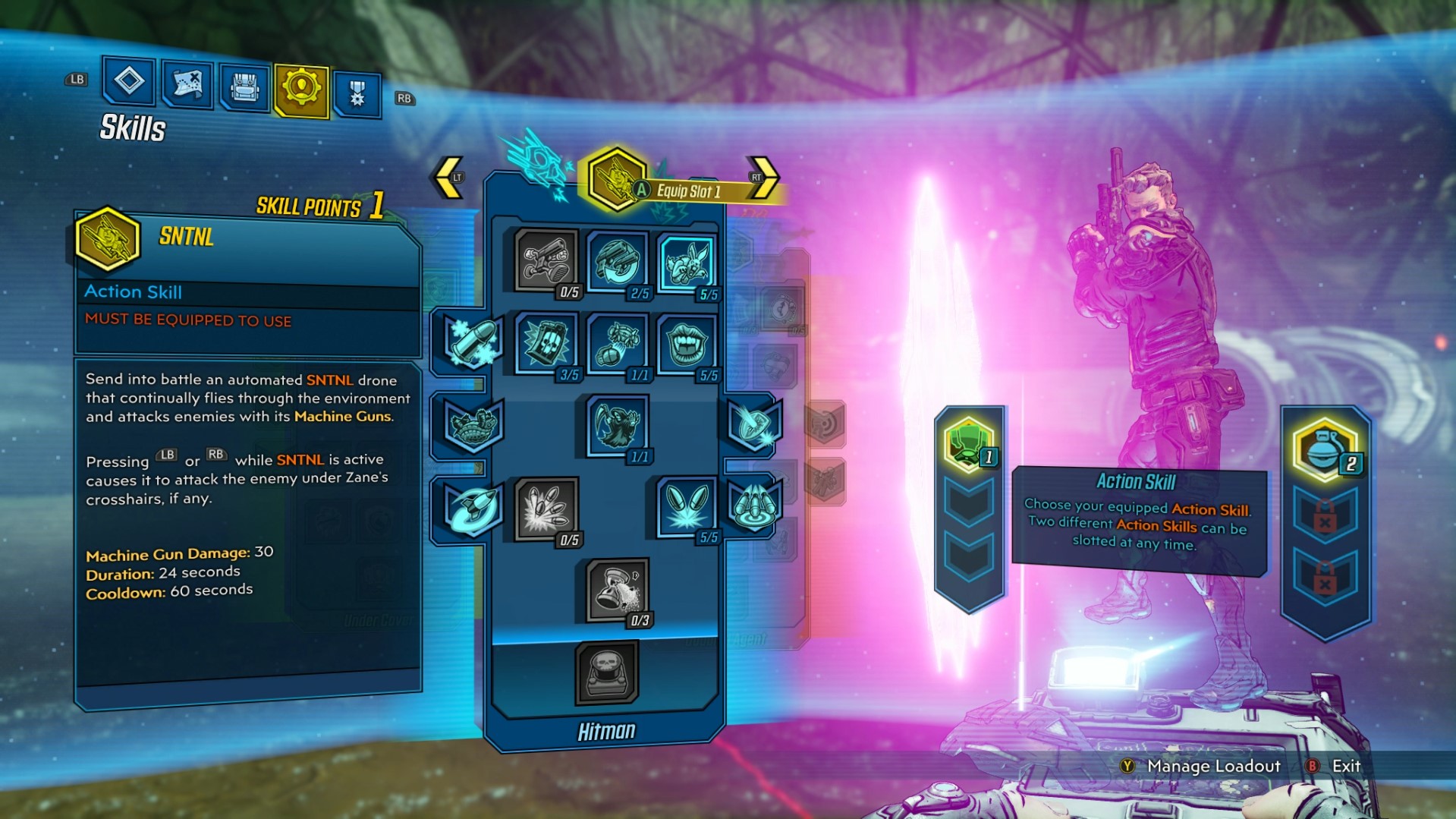This screenshot has width=1456, height=819.
Task: Pick the grim reaper skill at 1/1
Action: [x=616, y=425]
